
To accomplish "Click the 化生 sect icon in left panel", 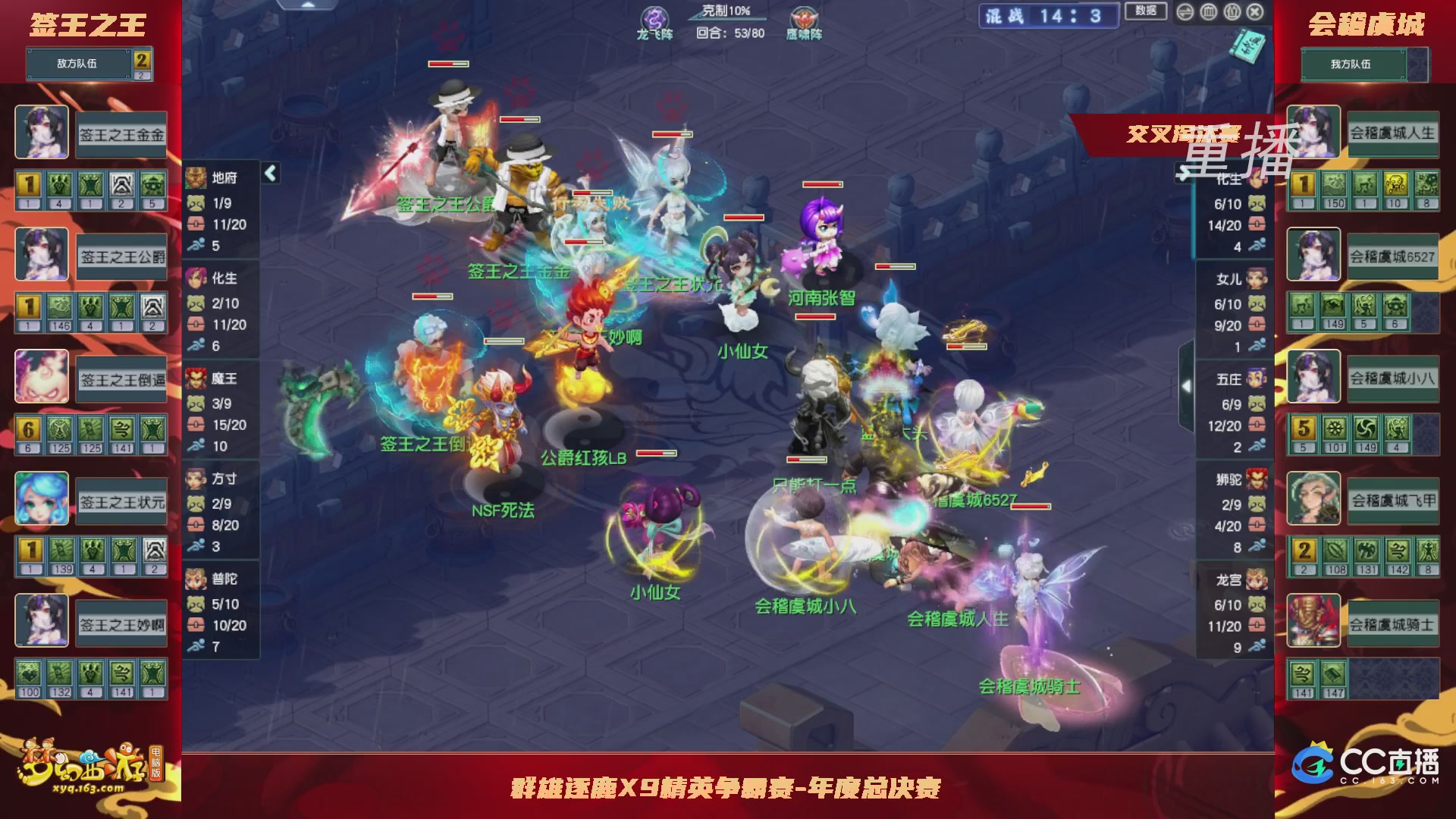I will [x=196, y=279].
